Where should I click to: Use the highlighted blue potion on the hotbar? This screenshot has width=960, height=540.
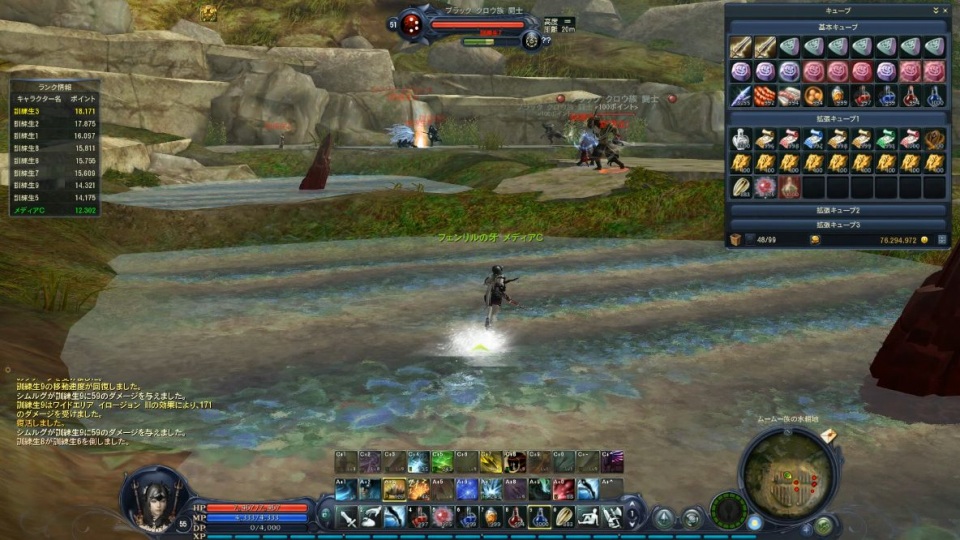(x=540, y=517)
